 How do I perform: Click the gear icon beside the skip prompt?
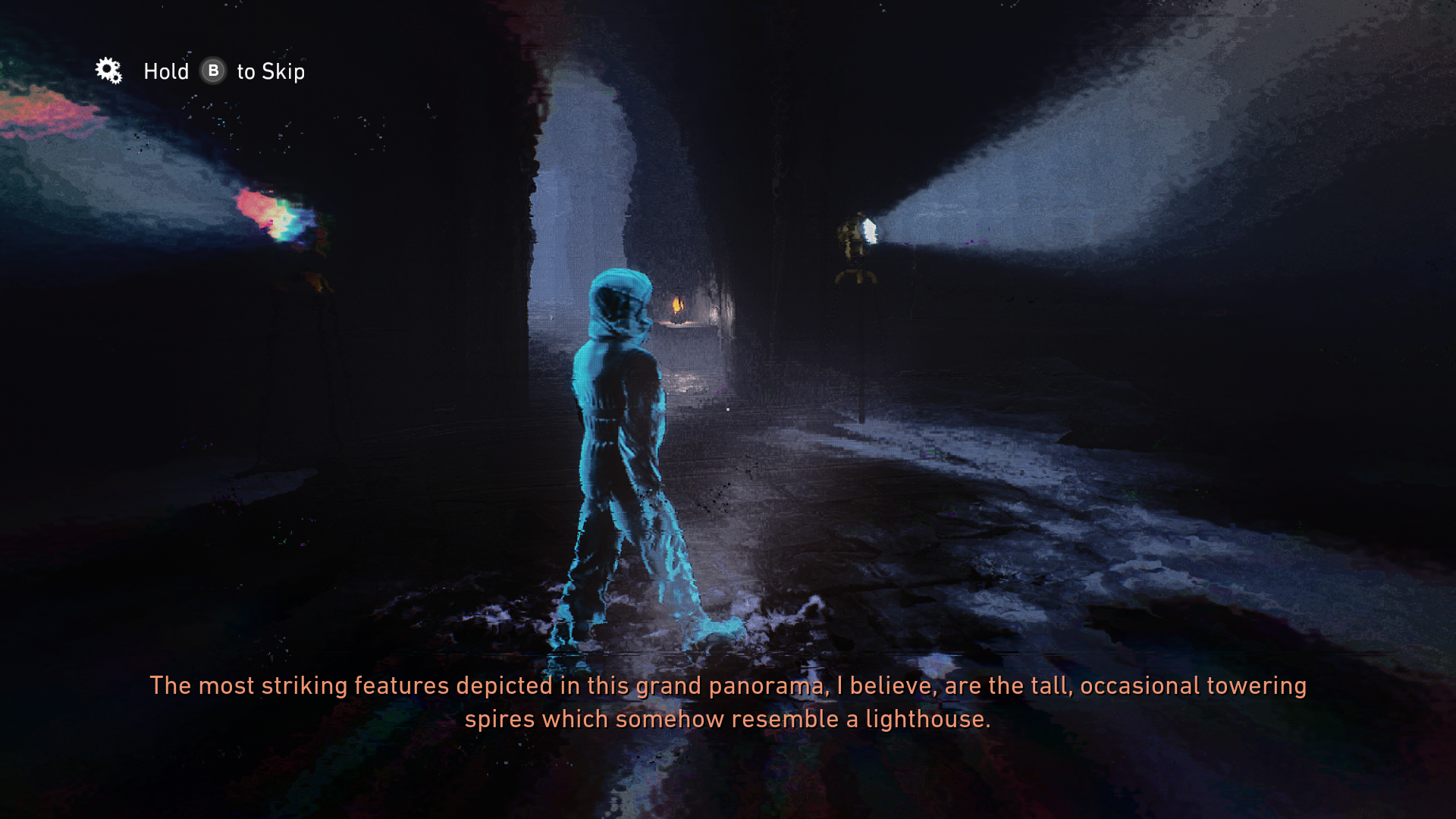tap(108, 71)
